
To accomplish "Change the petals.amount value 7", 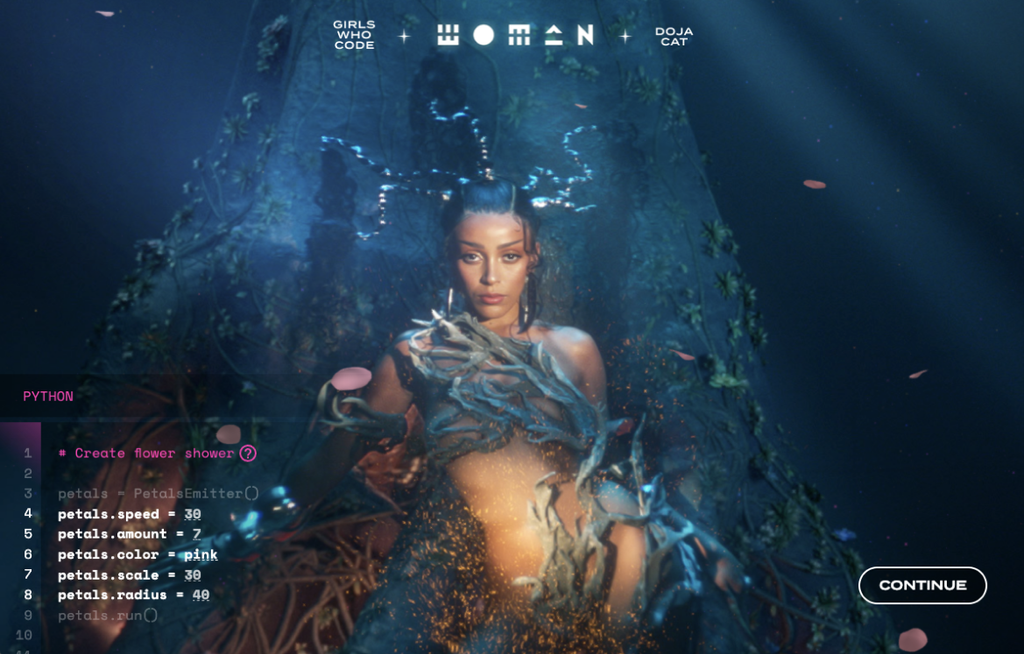I will (196, 534).
